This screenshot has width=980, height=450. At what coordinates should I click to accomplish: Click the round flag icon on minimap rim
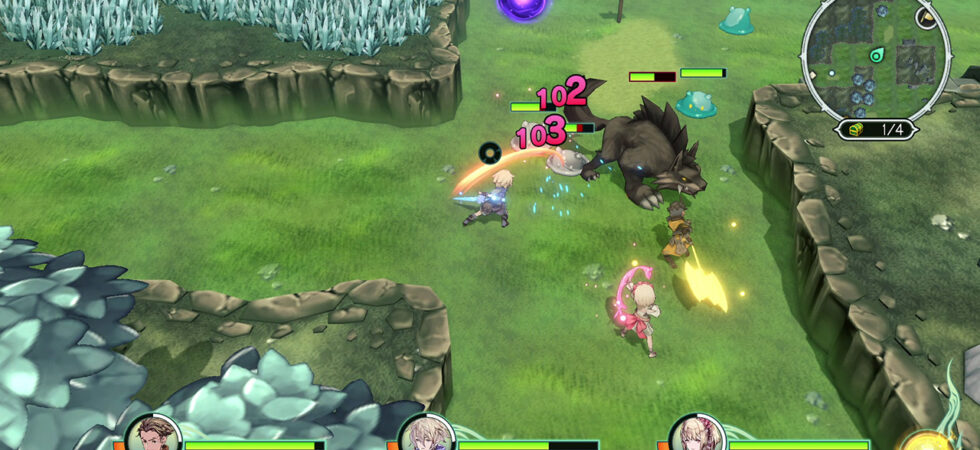click(927, 19)
